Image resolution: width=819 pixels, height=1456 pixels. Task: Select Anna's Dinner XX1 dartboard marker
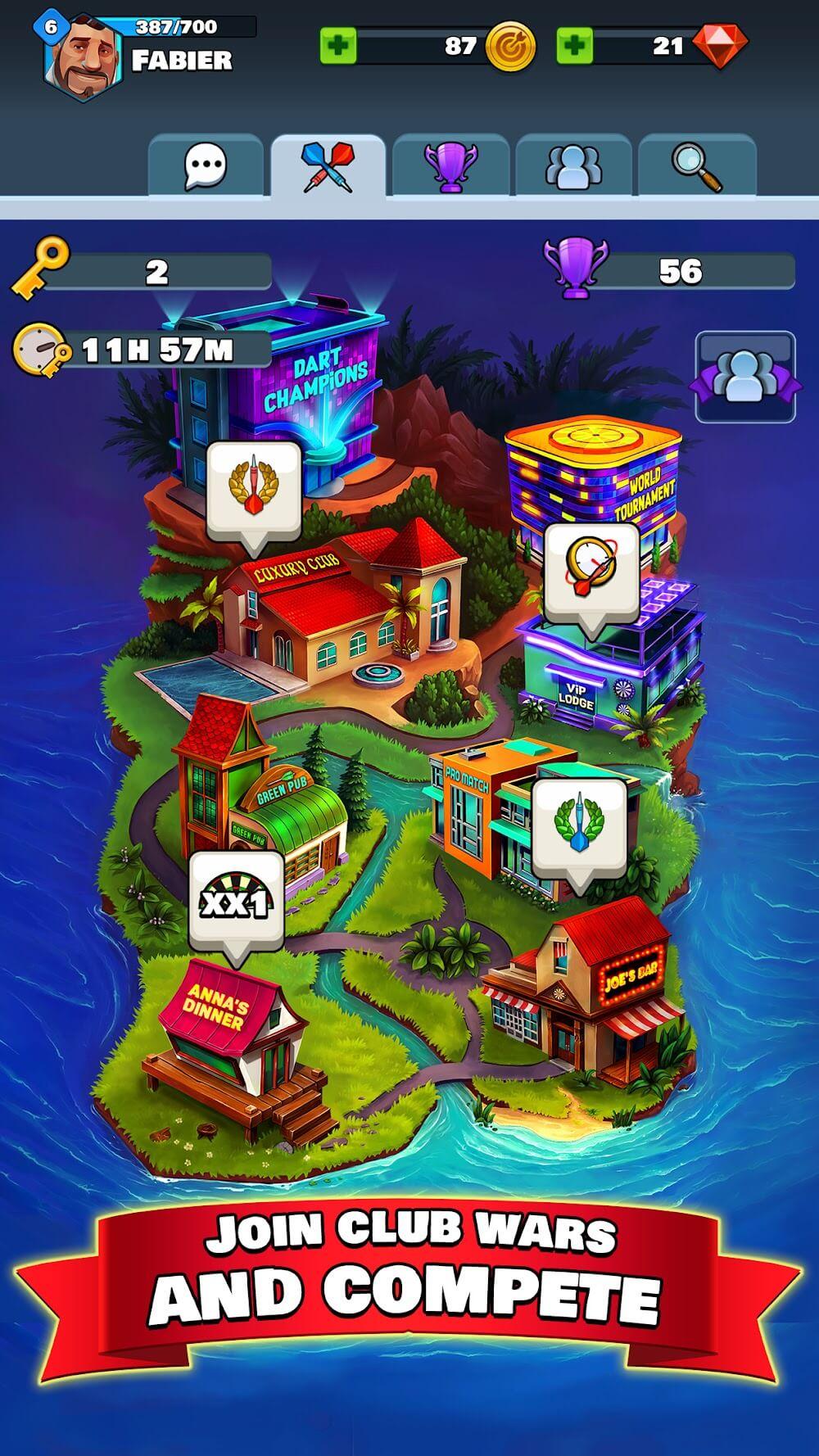click(x=237, y=901)
